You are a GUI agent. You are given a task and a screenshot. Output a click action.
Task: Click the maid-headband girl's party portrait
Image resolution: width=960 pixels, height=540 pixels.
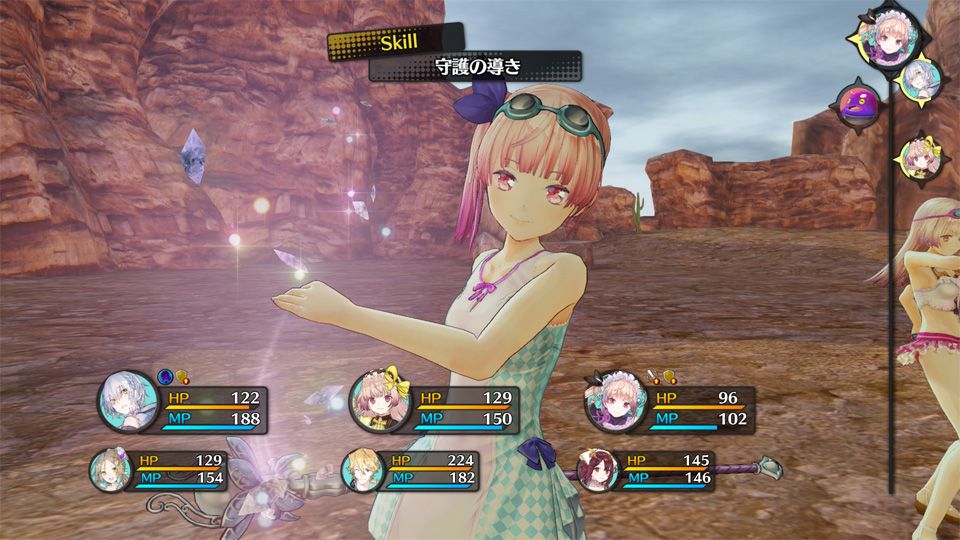pyautogui.click(x=612, y=405)
